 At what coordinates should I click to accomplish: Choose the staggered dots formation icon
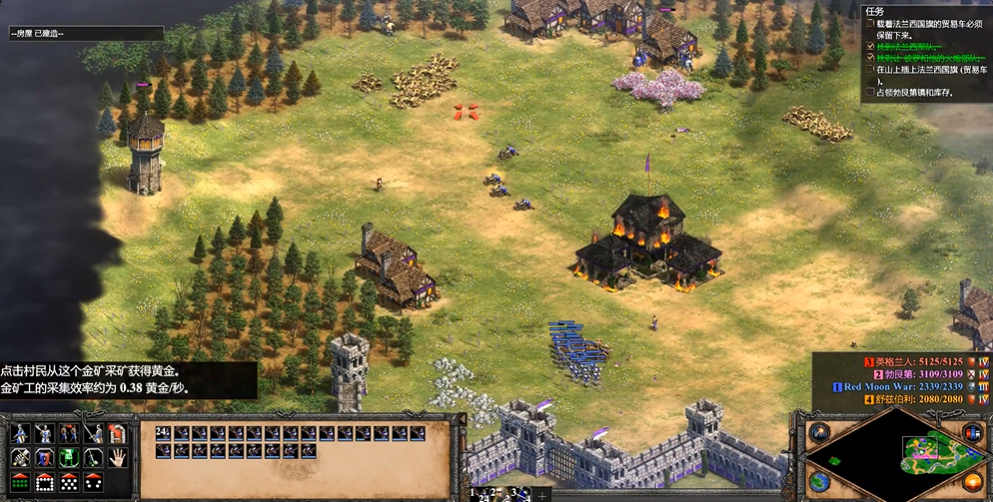coord(69,484)
